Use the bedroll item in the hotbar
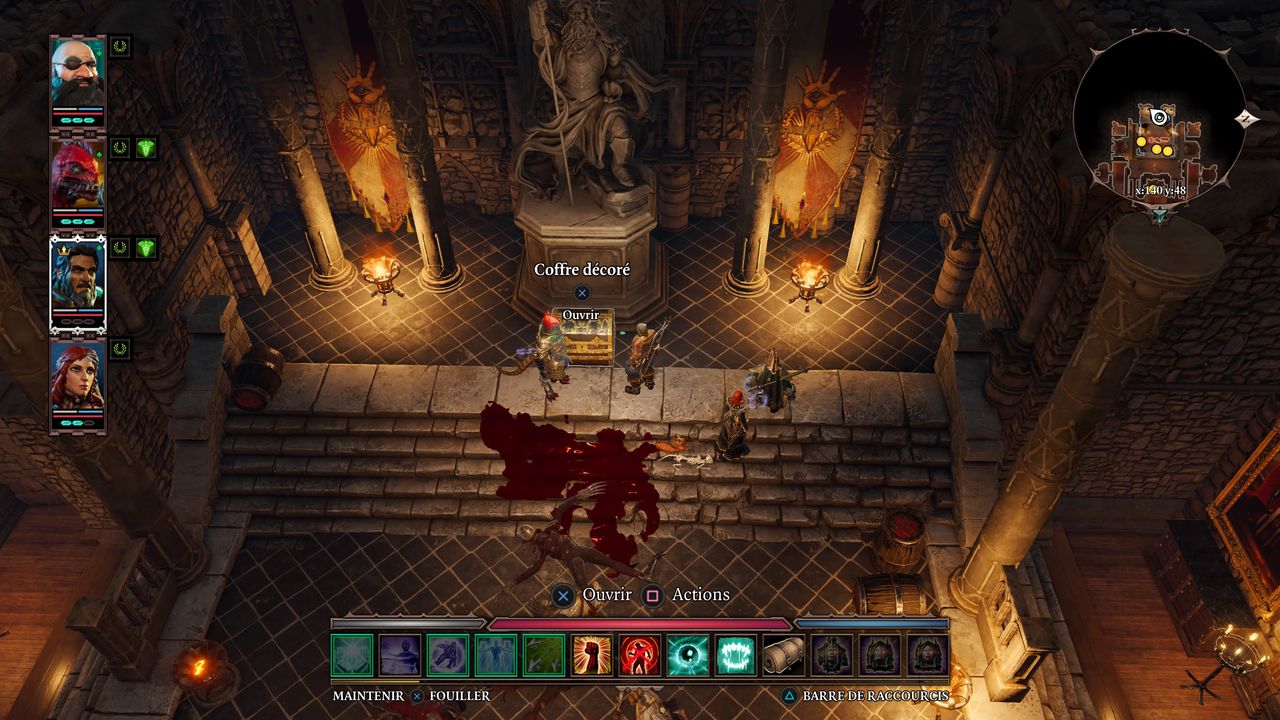1280x720 pixels. coord(784,655)
